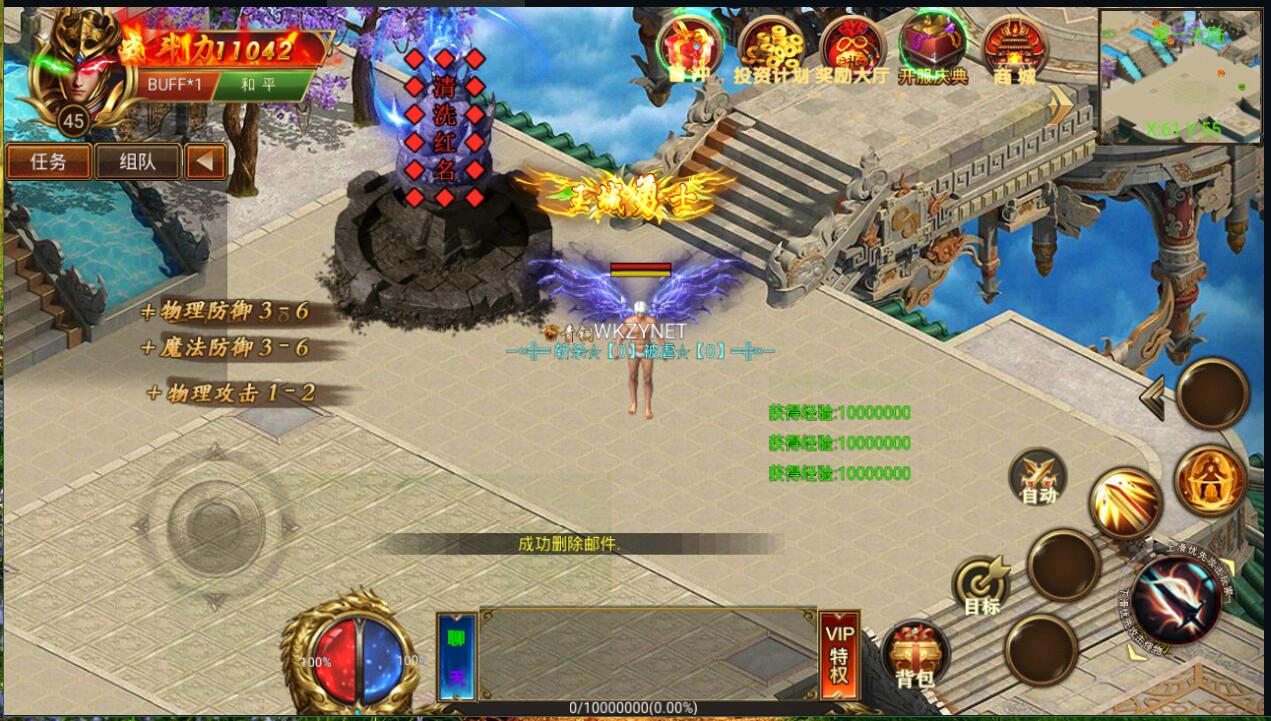Show the BUFF*1 status details
This screenshot has width=1271, height=721.
[x=174, y=84]
